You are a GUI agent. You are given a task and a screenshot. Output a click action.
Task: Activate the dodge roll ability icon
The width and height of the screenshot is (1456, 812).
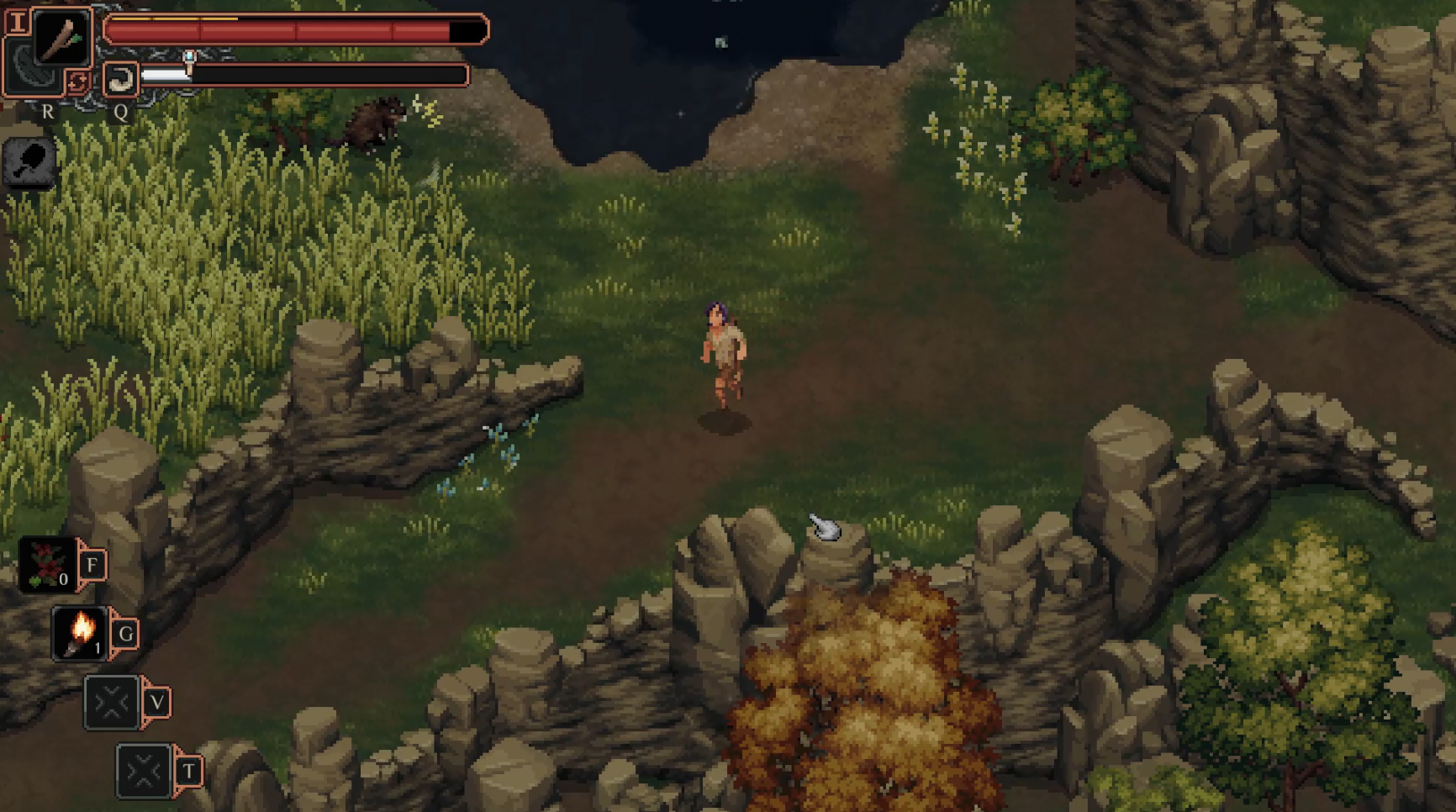pos(120,80)
